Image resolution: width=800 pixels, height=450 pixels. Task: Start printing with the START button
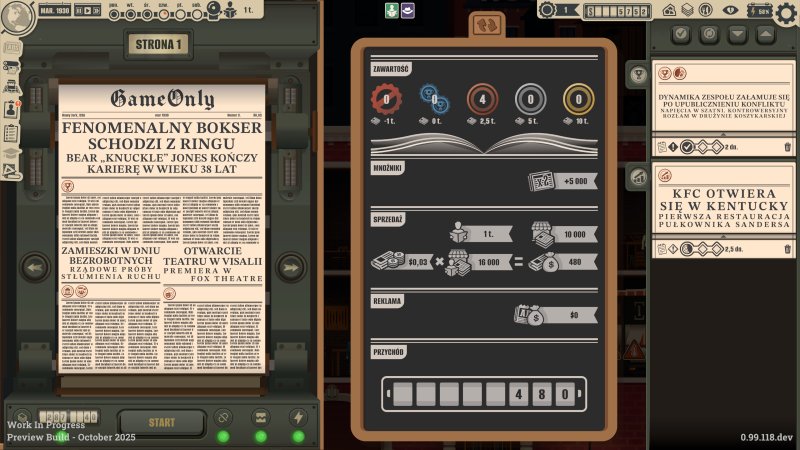(x=162, y=422)
